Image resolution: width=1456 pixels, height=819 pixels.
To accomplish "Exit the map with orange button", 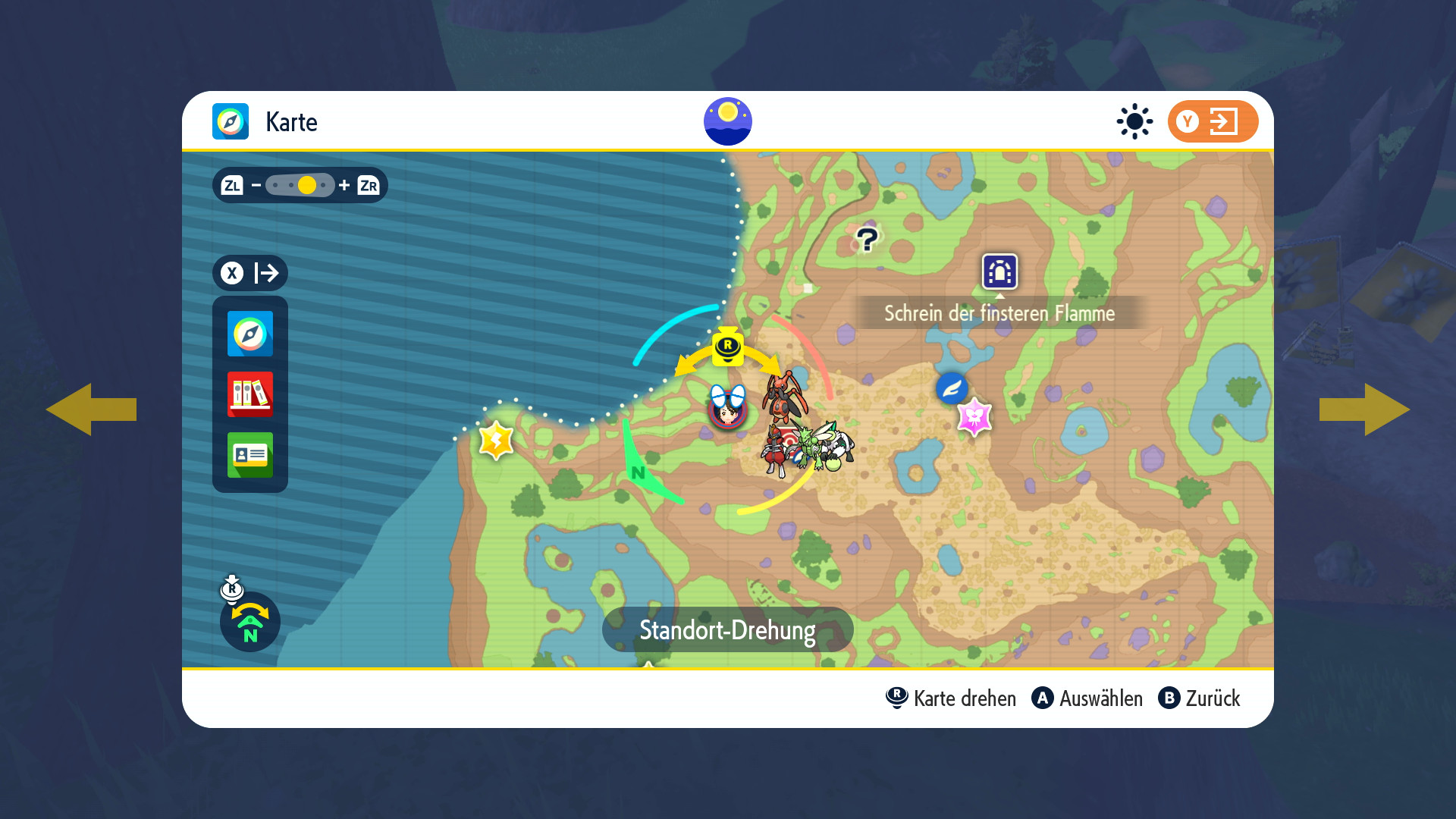I will pos(1212,121).
